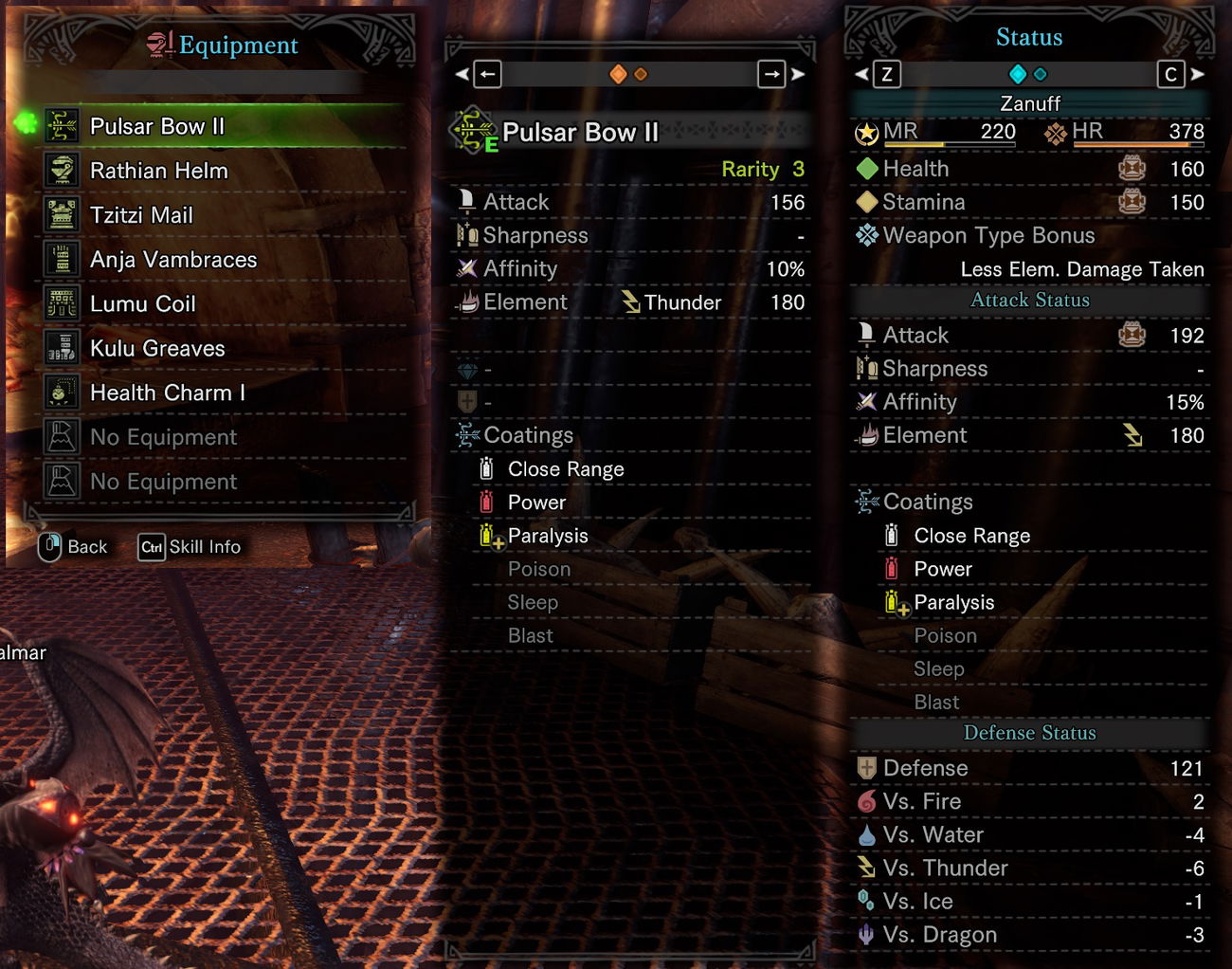Select the Lumu Coil waist armor icon

click(62, 303)
